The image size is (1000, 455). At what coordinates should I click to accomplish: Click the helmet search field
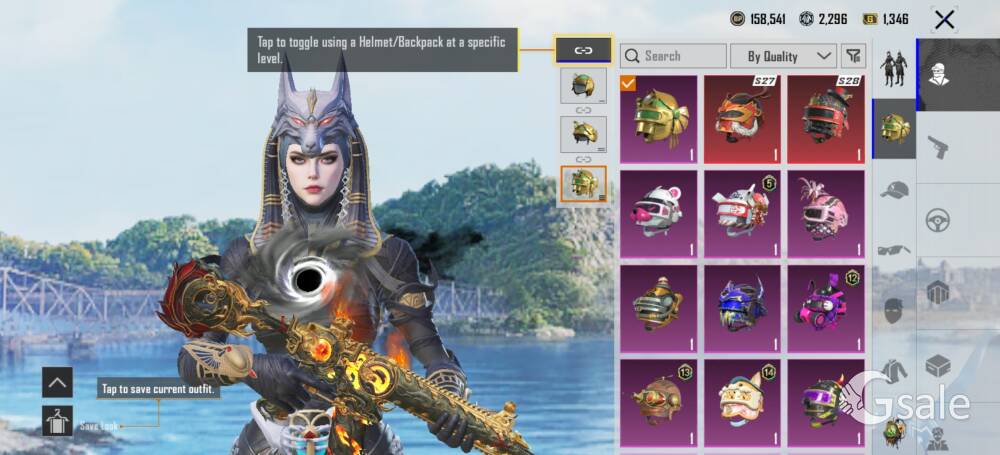point(673,56)
